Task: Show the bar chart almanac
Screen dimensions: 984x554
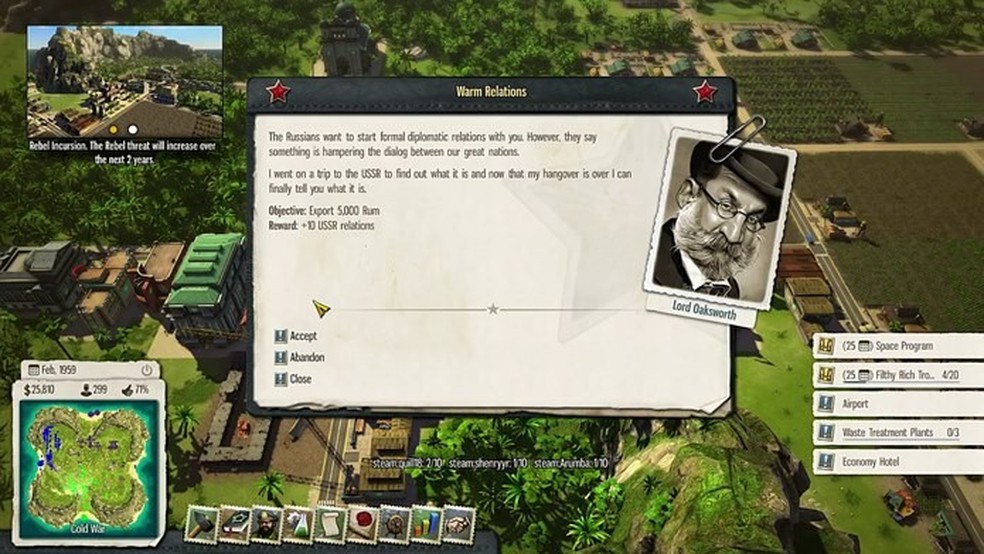Action: [427, 523]
